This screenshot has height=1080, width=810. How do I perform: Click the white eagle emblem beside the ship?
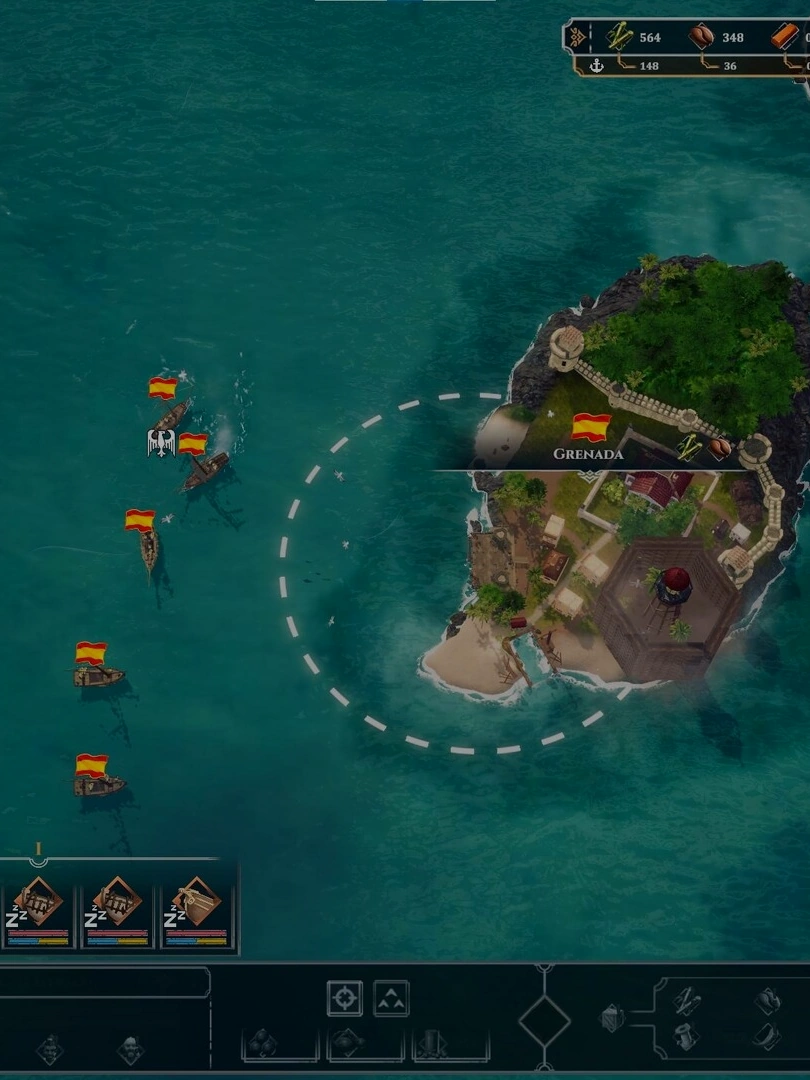[161, 441]
